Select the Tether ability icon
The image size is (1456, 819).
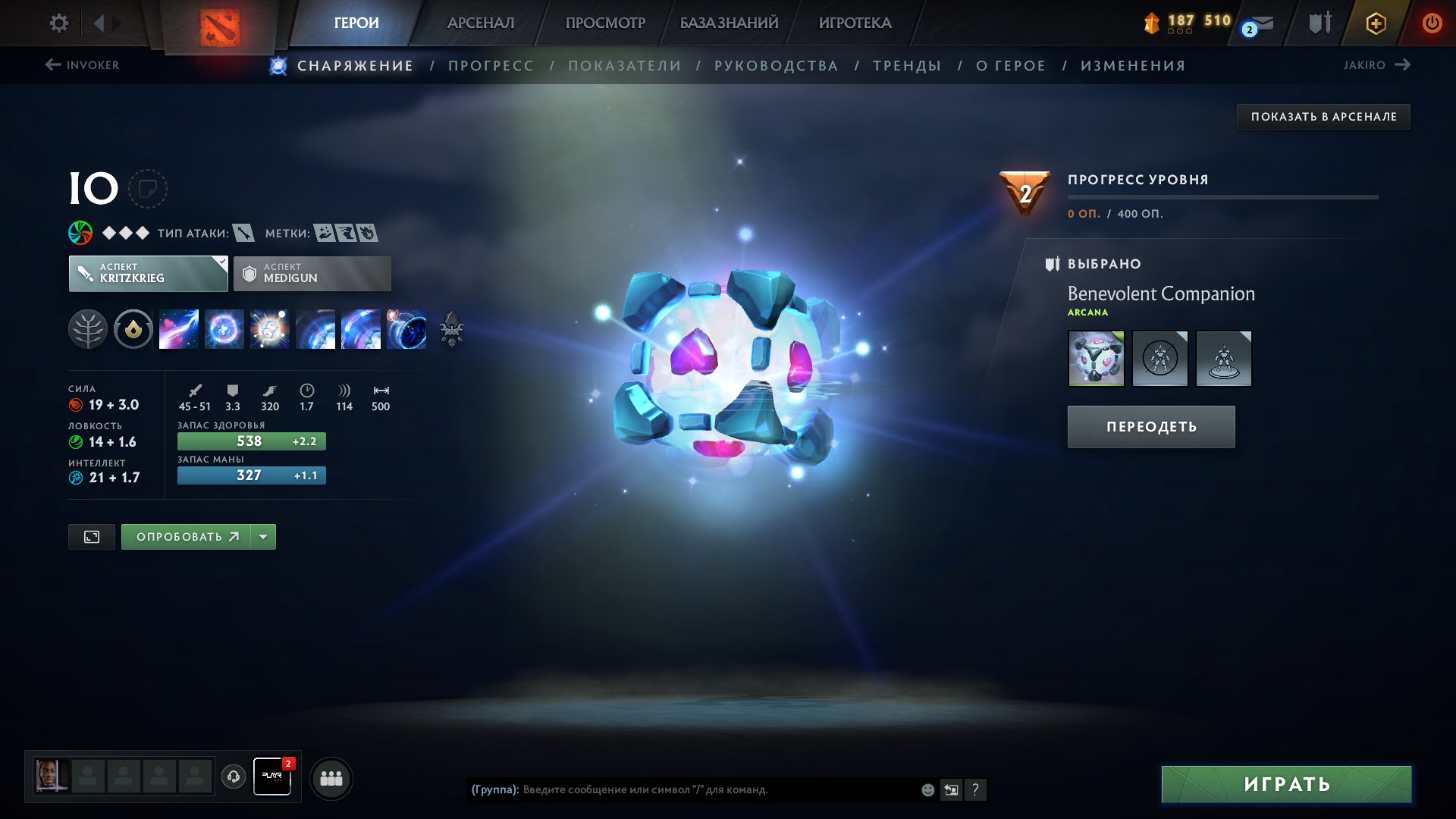tap(178, 329)
